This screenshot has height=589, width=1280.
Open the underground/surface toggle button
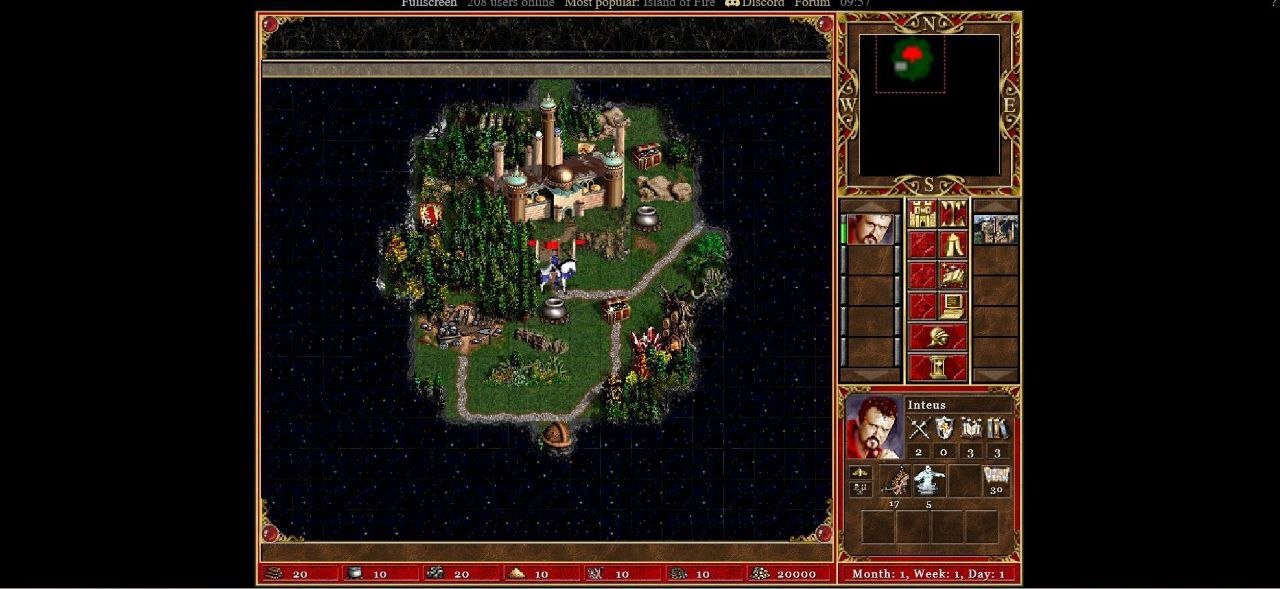tap(952, 214)
